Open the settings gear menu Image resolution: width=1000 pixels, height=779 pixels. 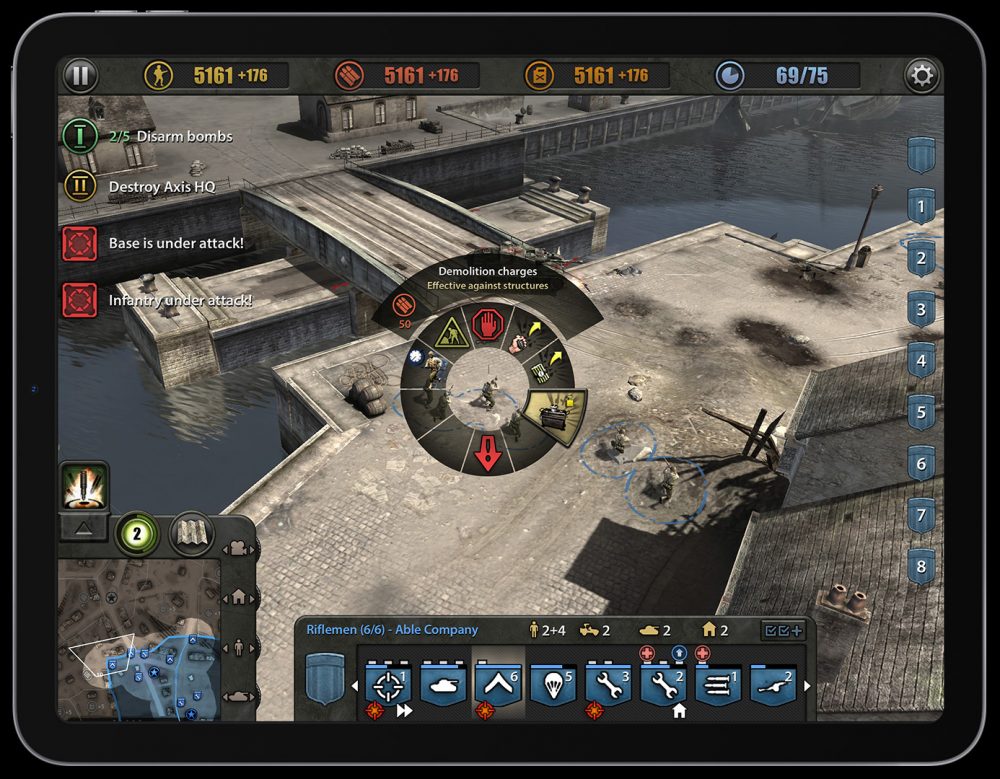tap(921, 75)
